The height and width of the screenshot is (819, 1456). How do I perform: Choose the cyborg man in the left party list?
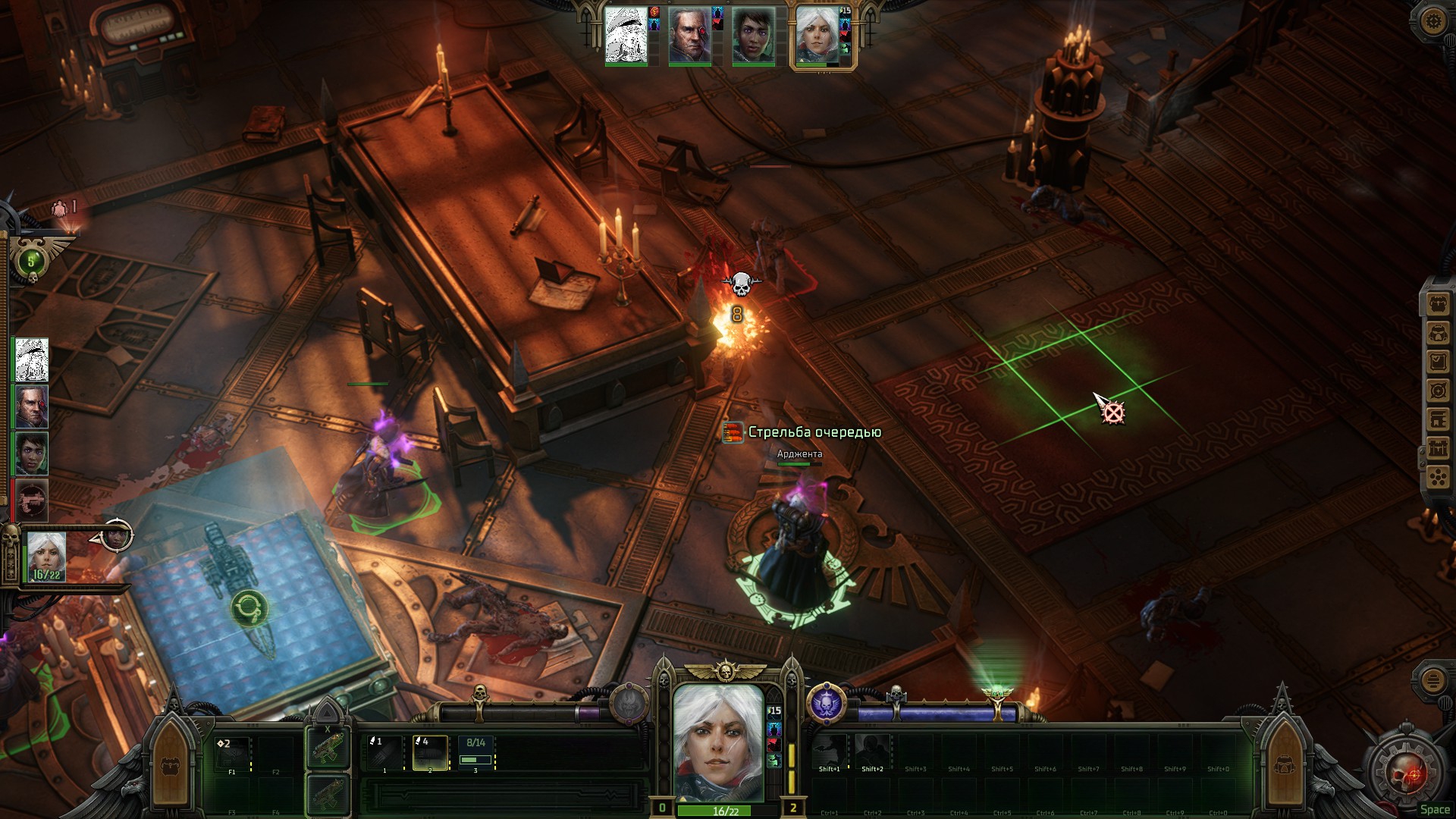pos(32,406)
